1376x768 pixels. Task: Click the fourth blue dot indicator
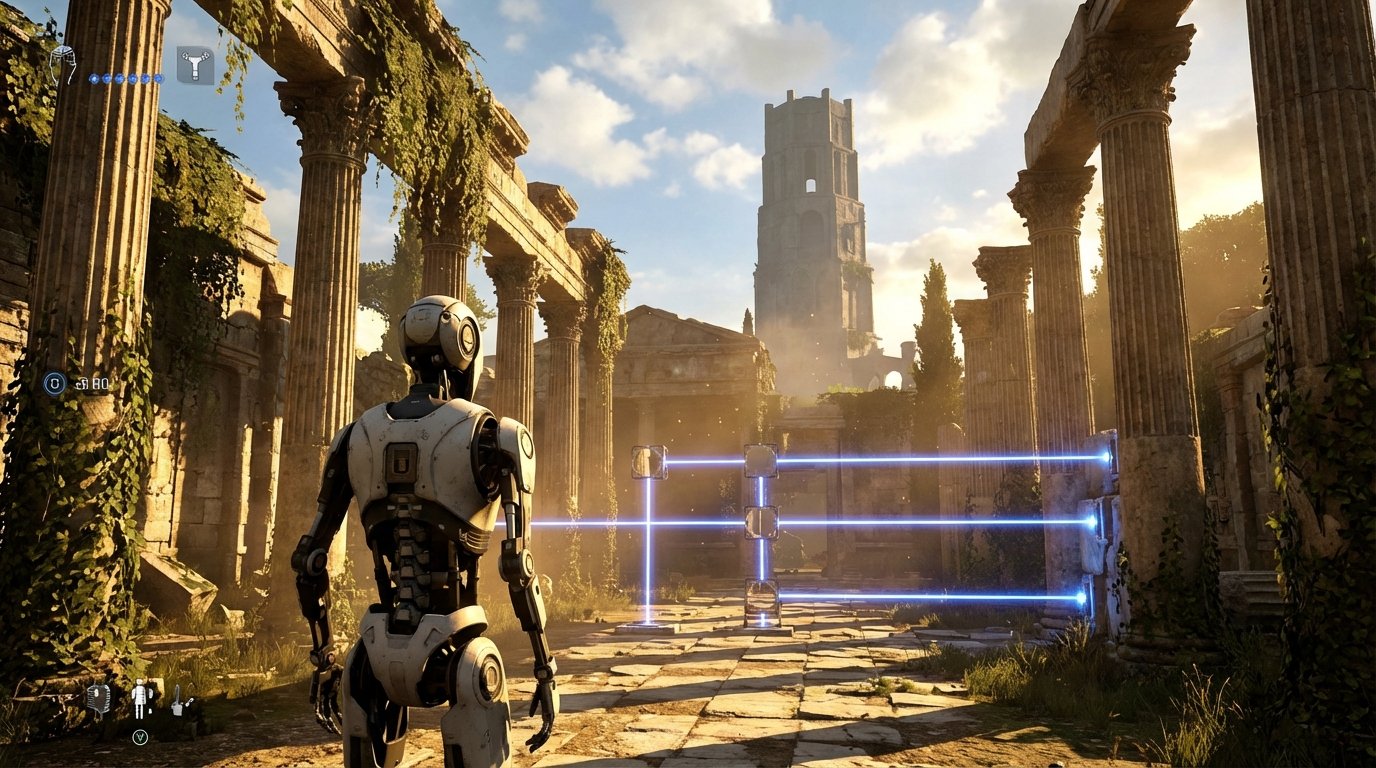coord(132,76)
